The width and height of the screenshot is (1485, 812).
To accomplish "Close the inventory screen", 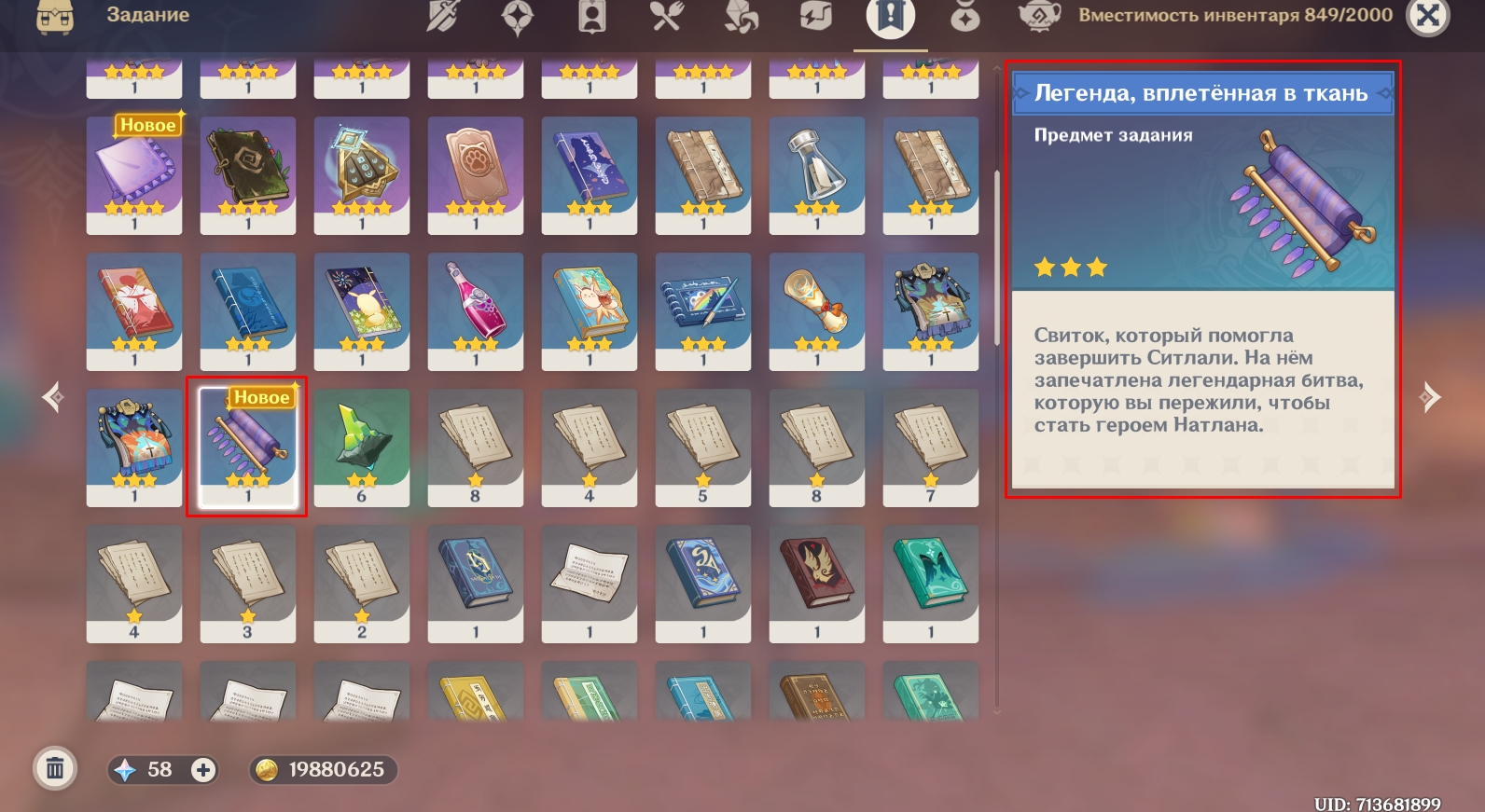I will pyautogui.click(x=1427, y=16).
